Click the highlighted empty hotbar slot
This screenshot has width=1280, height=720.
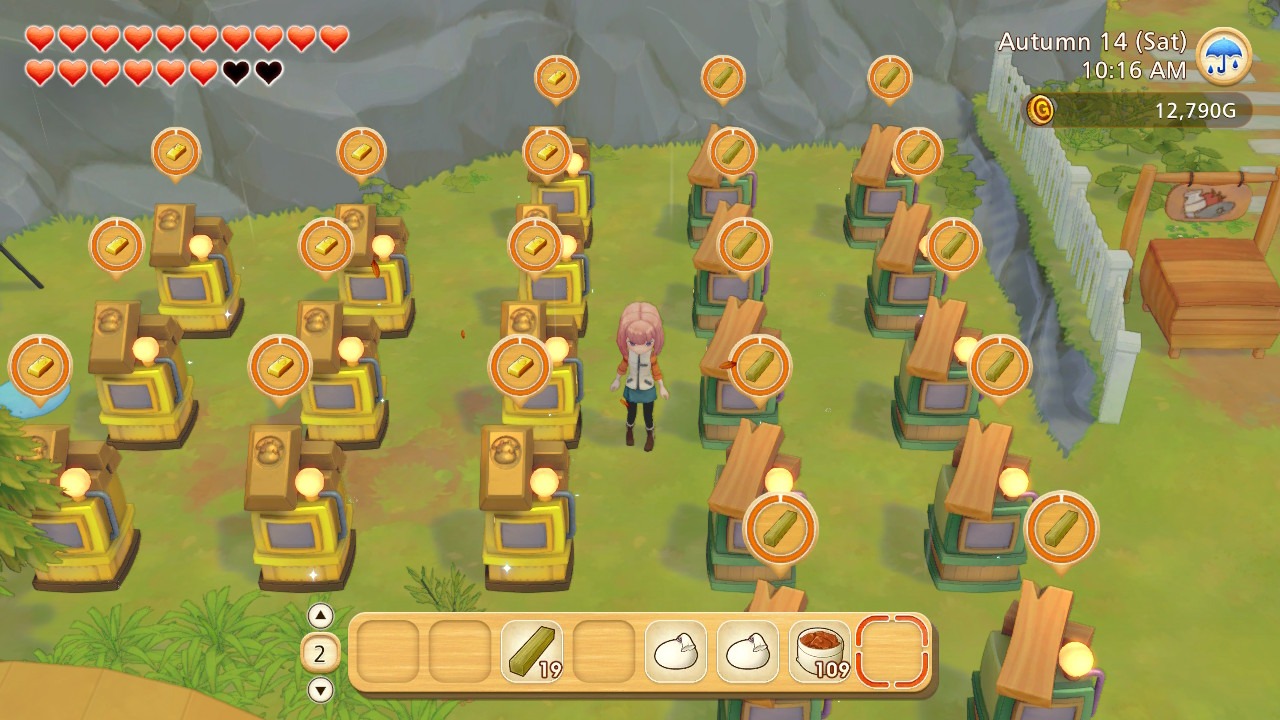pyautogui.click(x=892, y=652)
